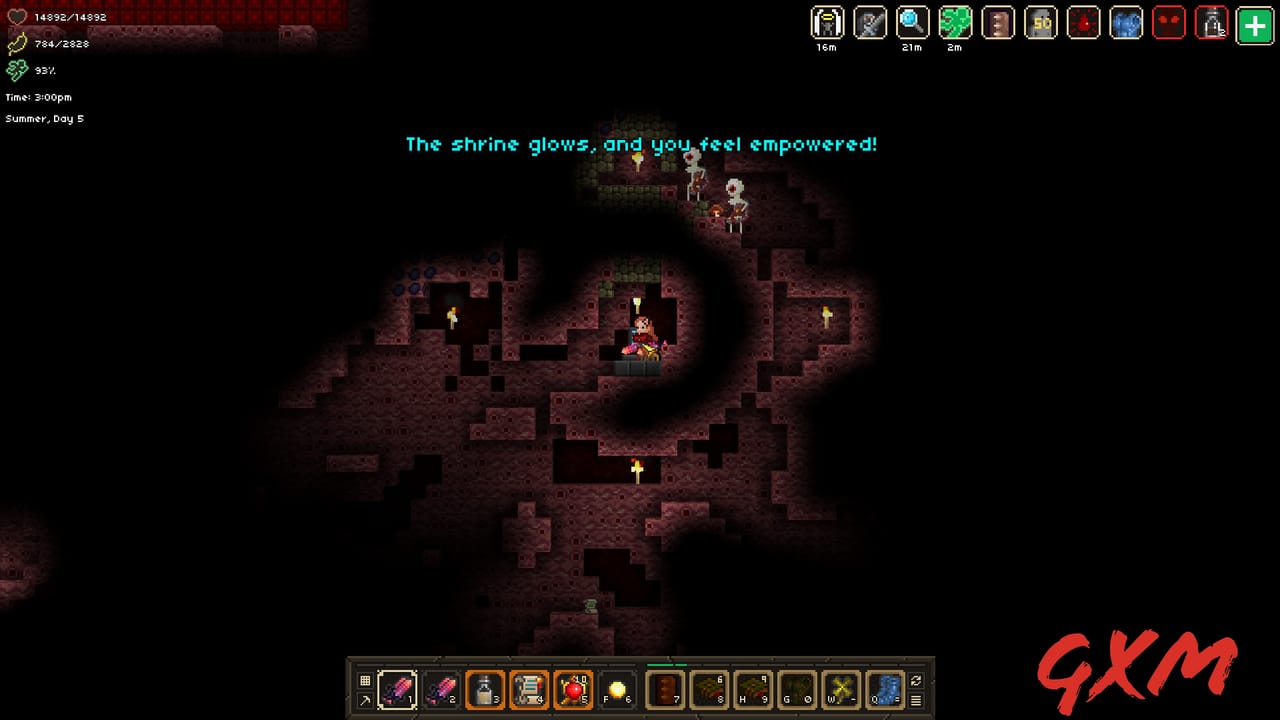Click the armor buff icon showing 50

(1040, 25)
